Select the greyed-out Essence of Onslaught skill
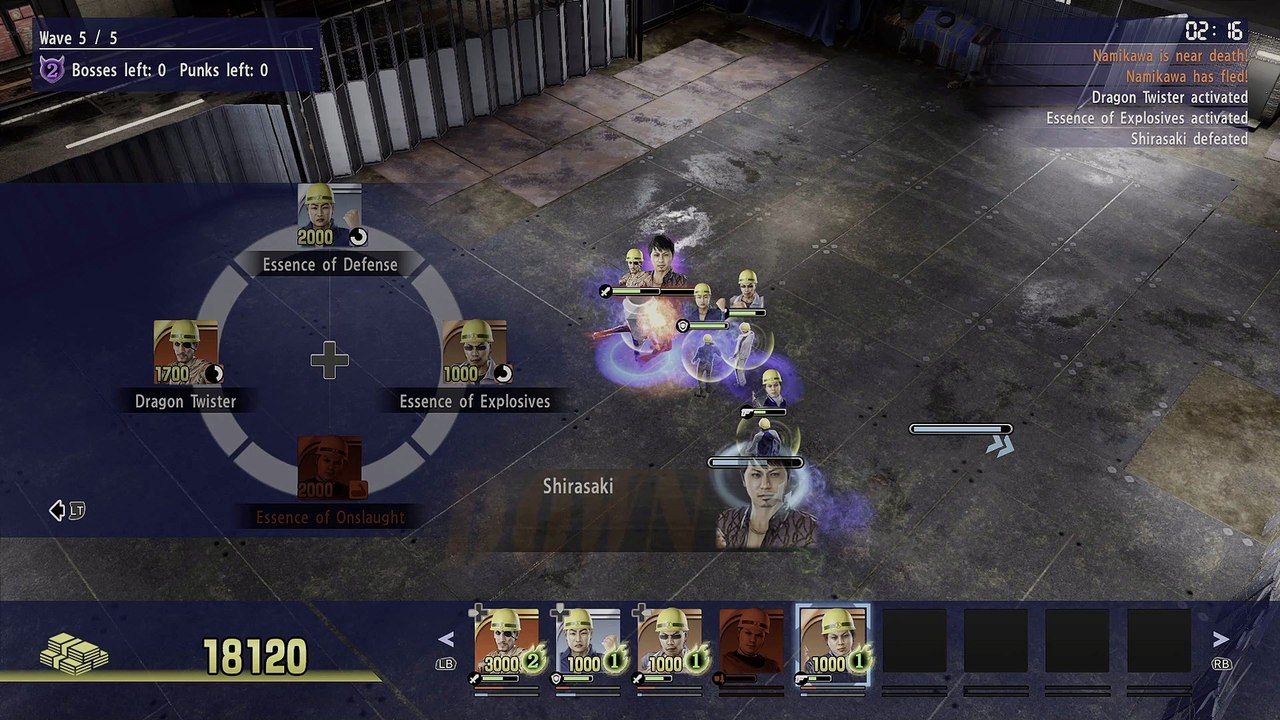 [x=330, y=468]
